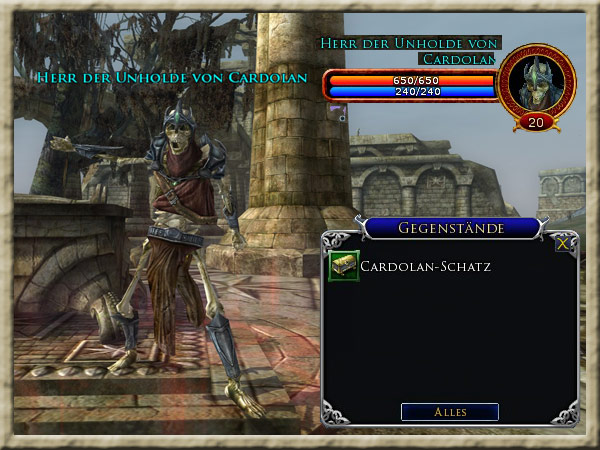Take the Cardolan-Schatz loot item

(x=344, y=266)
